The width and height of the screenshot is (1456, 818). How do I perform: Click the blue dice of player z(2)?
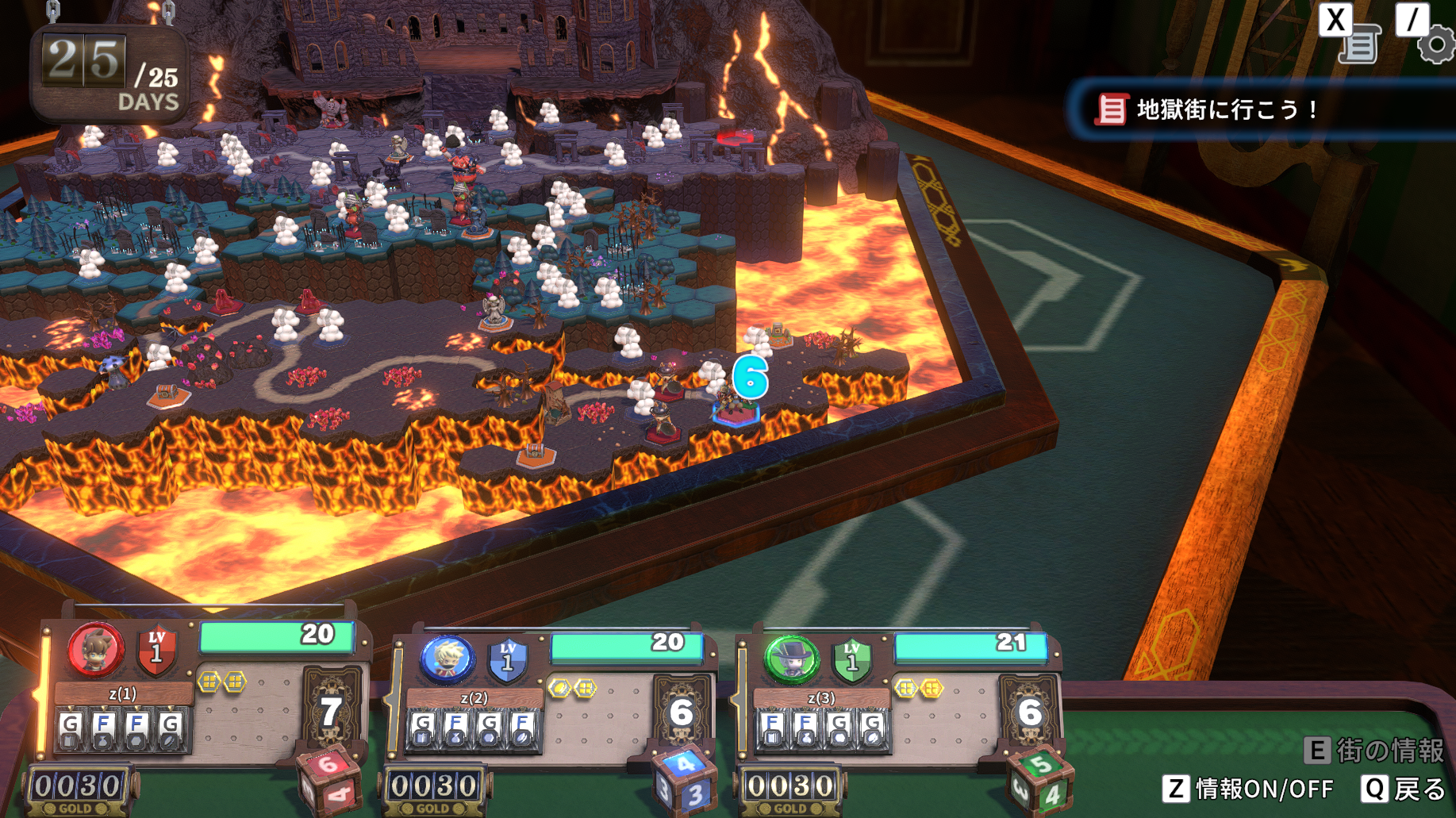pyautogui.click(x=683, y=780)
